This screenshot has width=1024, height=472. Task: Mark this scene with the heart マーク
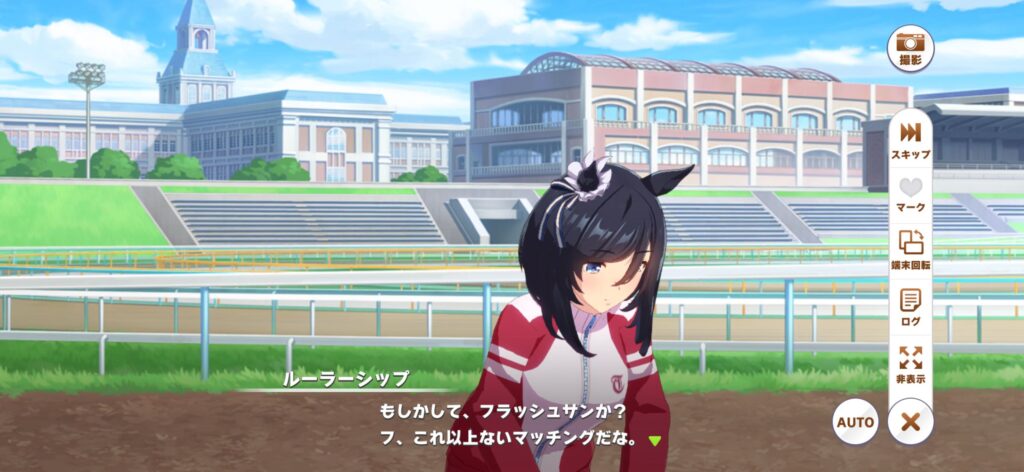(910, 193)
